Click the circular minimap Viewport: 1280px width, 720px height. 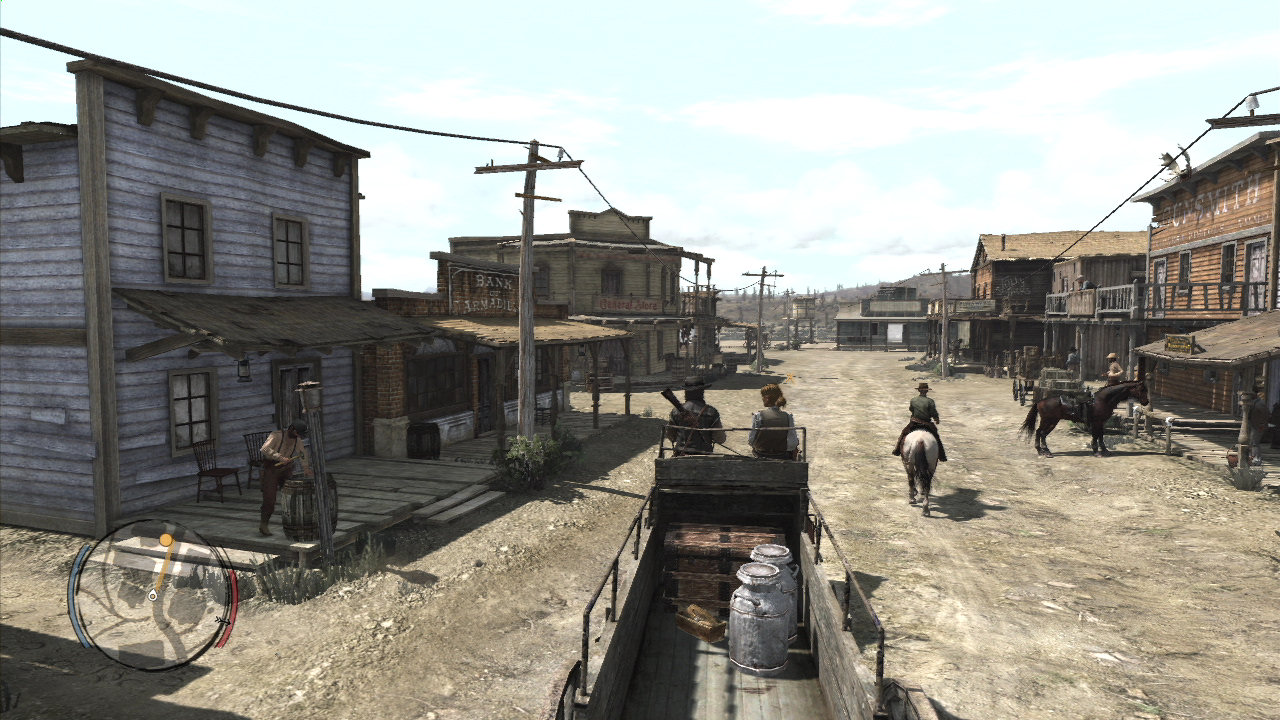(x=152, y=595)
